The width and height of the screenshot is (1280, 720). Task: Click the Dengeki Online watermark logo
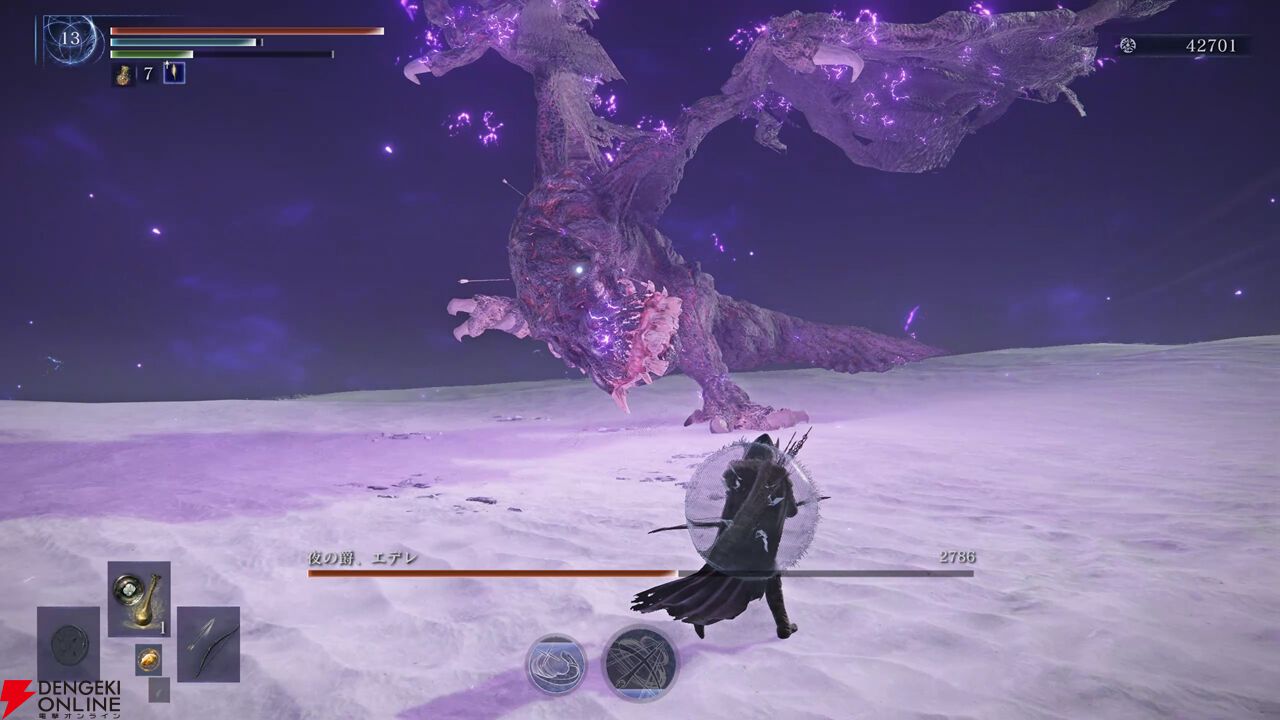pos(60,700)
